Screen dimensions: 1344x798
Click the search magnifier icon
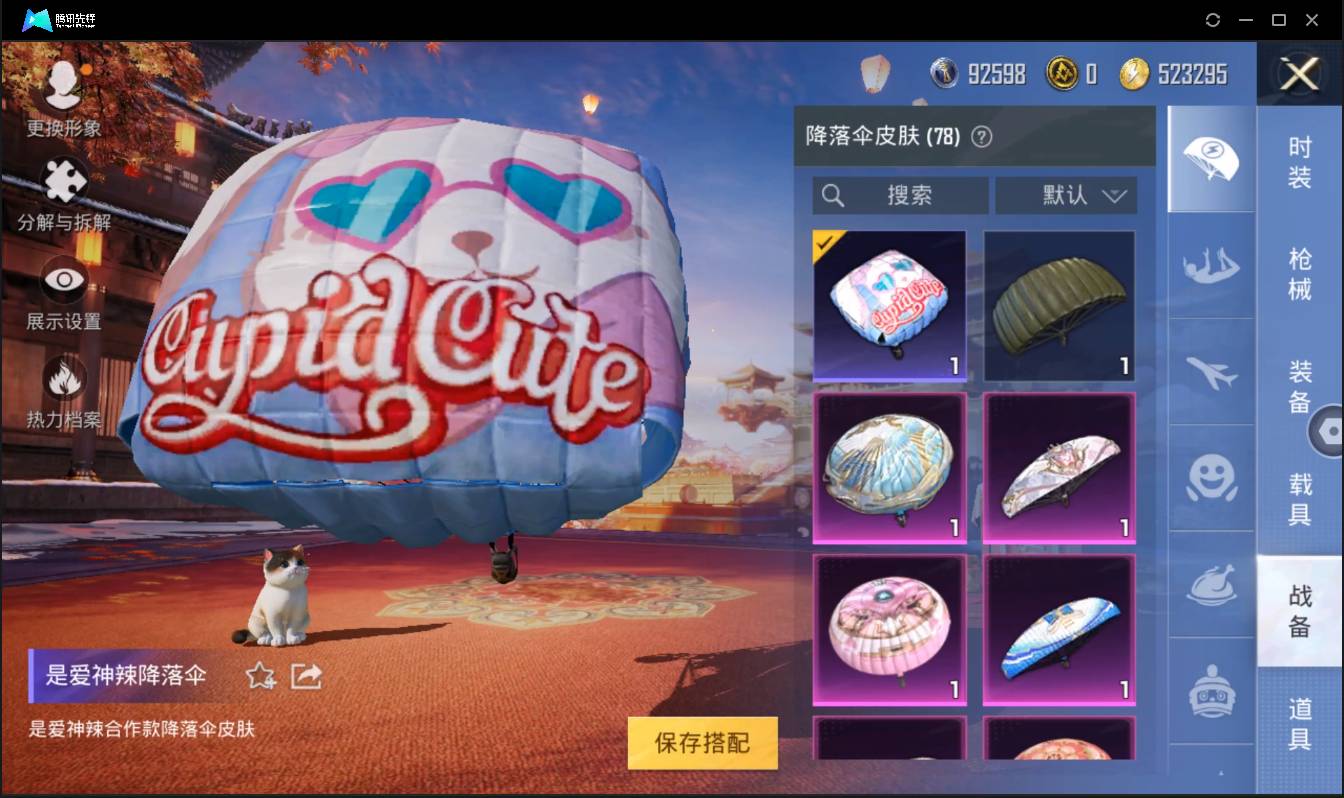tap(833, 196)
